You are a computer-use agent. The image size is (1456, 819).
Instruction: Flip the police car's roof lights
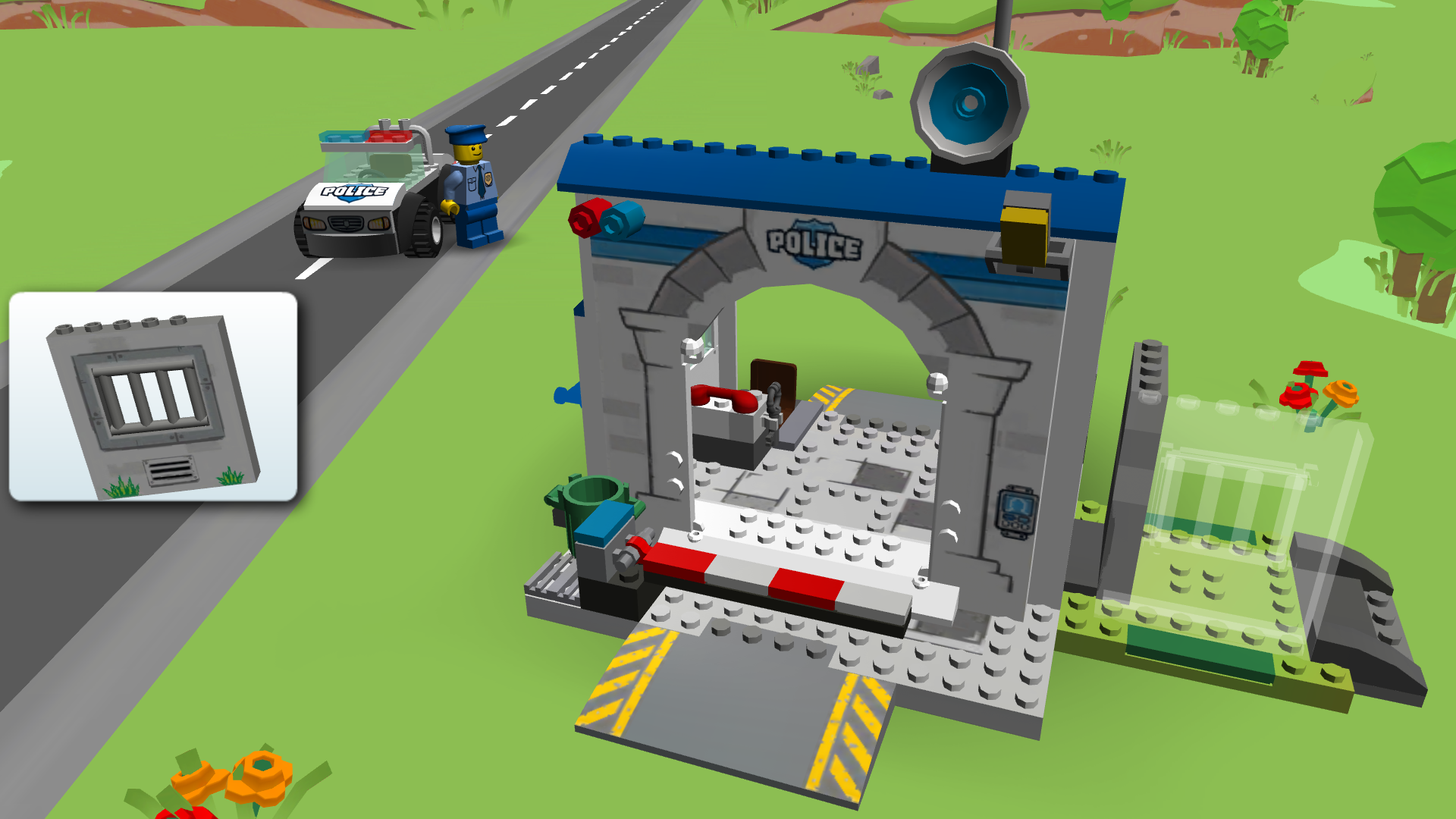click(x=364, y=136)
